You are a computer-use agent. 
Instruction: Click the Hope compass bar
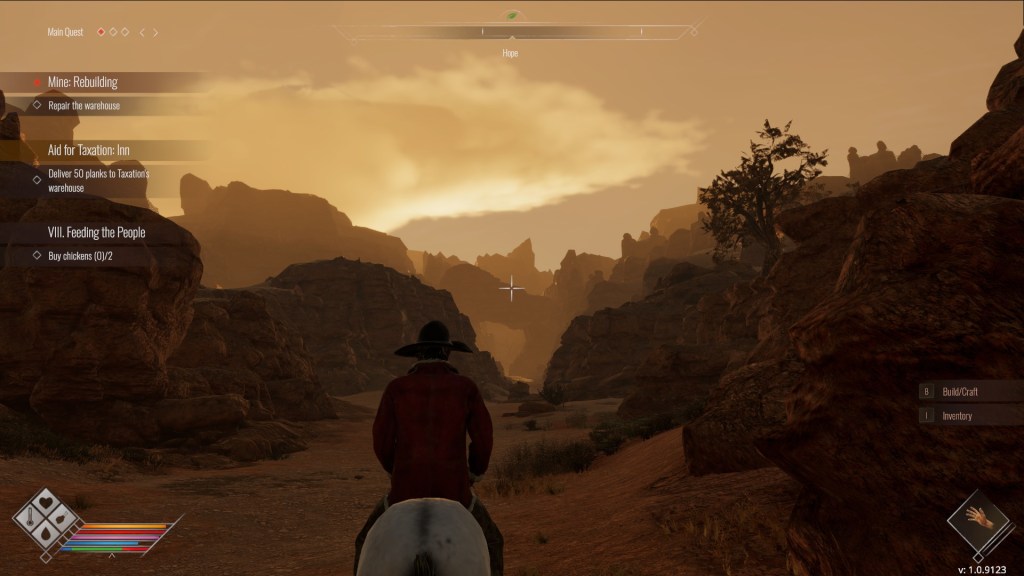point(511,32)
